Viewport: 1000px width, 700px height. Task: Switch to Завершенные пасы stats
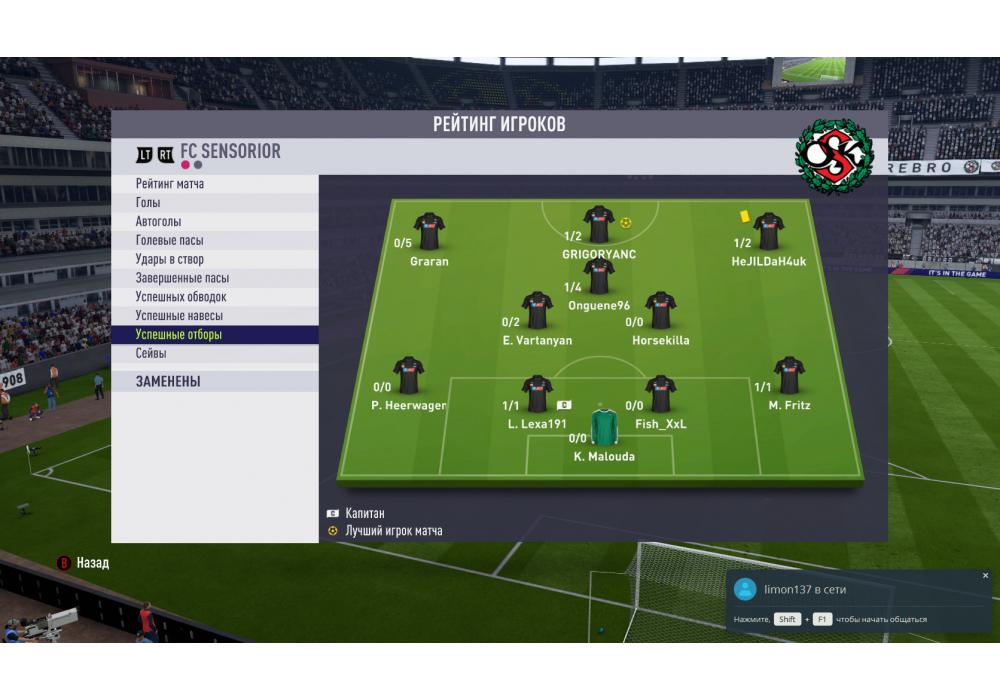click(182, 278)
